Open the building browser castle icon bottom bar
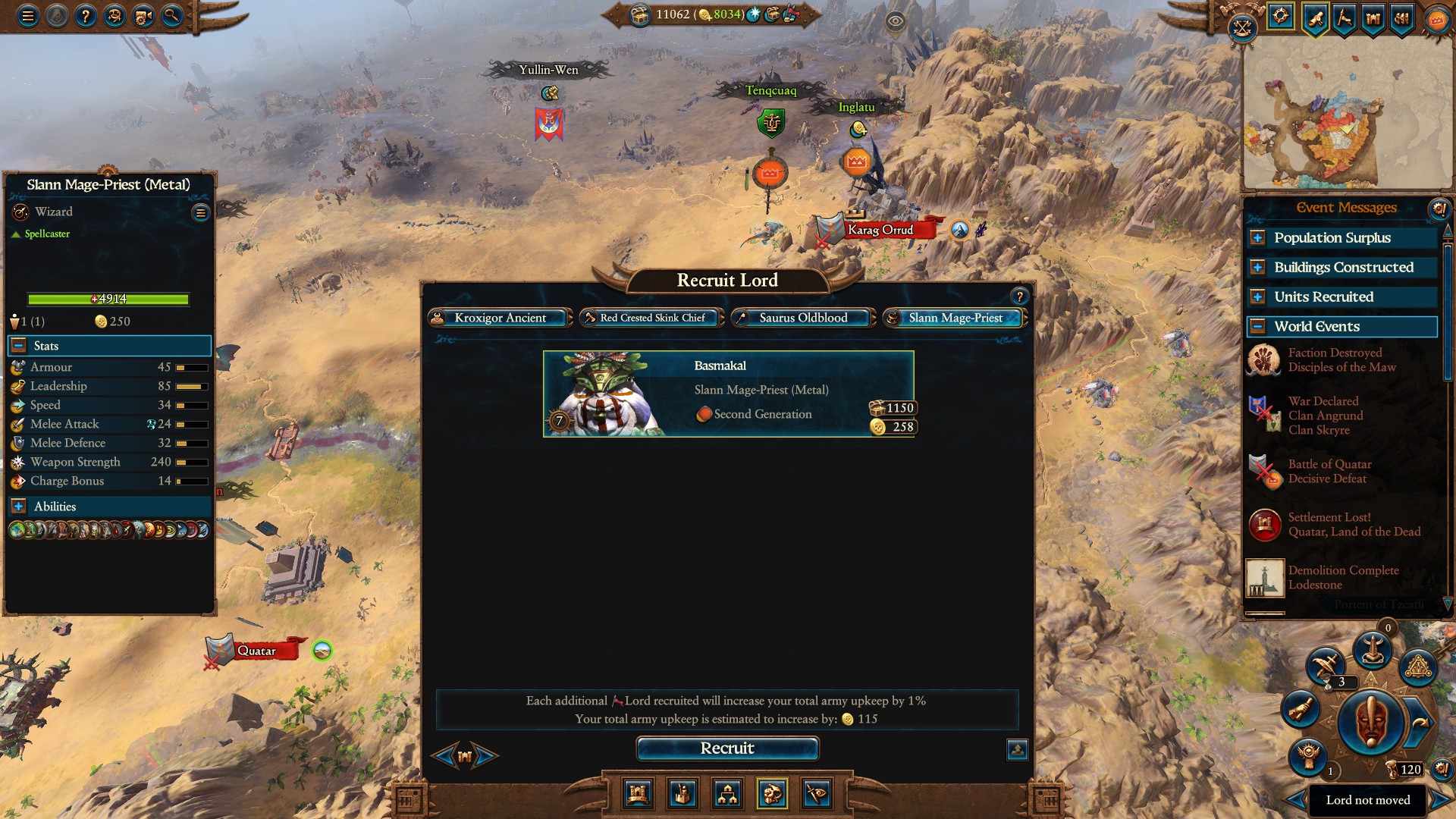Viewport: 1456px width, 819px height. pyautogui.click(x=638, y=795)
